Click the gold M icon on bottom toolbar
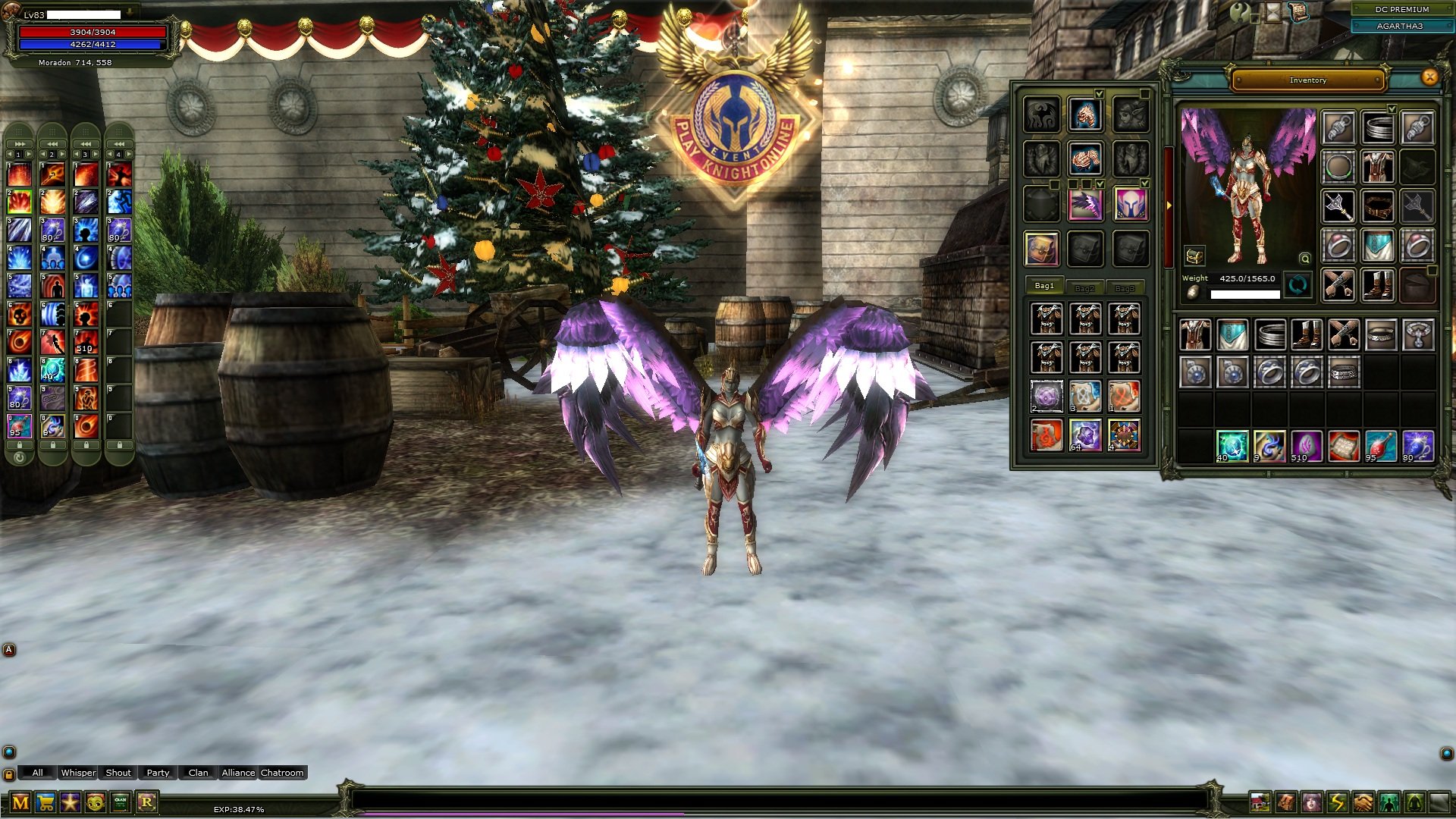Viewport: 1456px width, 819px height. coord(20,802)
